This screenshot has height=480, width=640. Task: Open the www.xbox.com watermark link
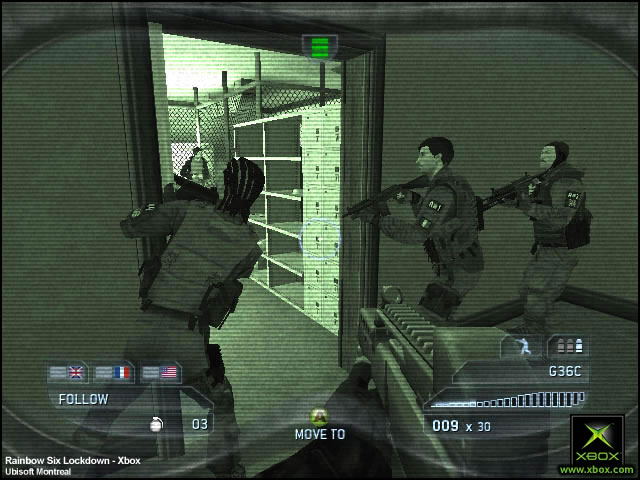599,468
